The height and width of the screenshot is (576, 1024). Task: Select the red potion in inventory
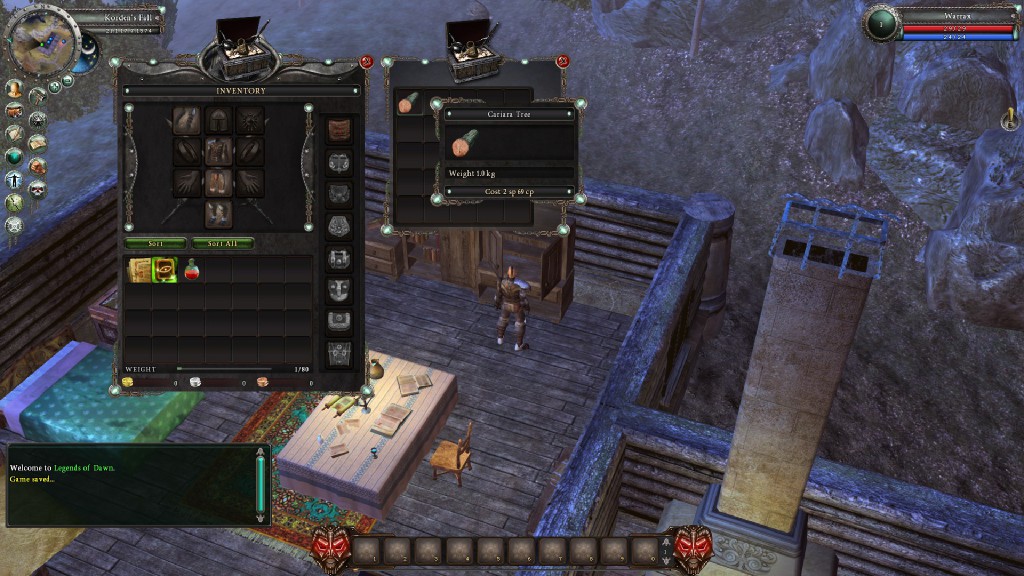click(192, 270)
